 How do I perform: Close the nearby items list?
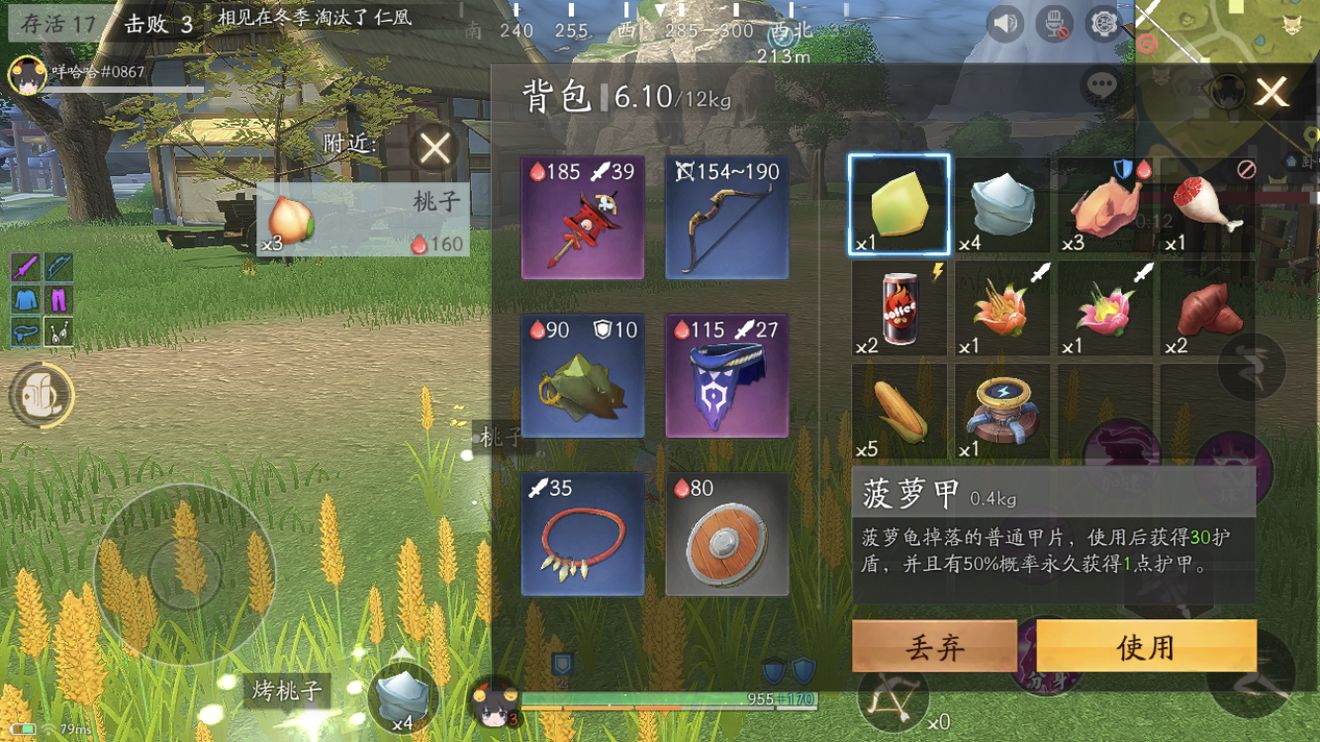point(435,149)
